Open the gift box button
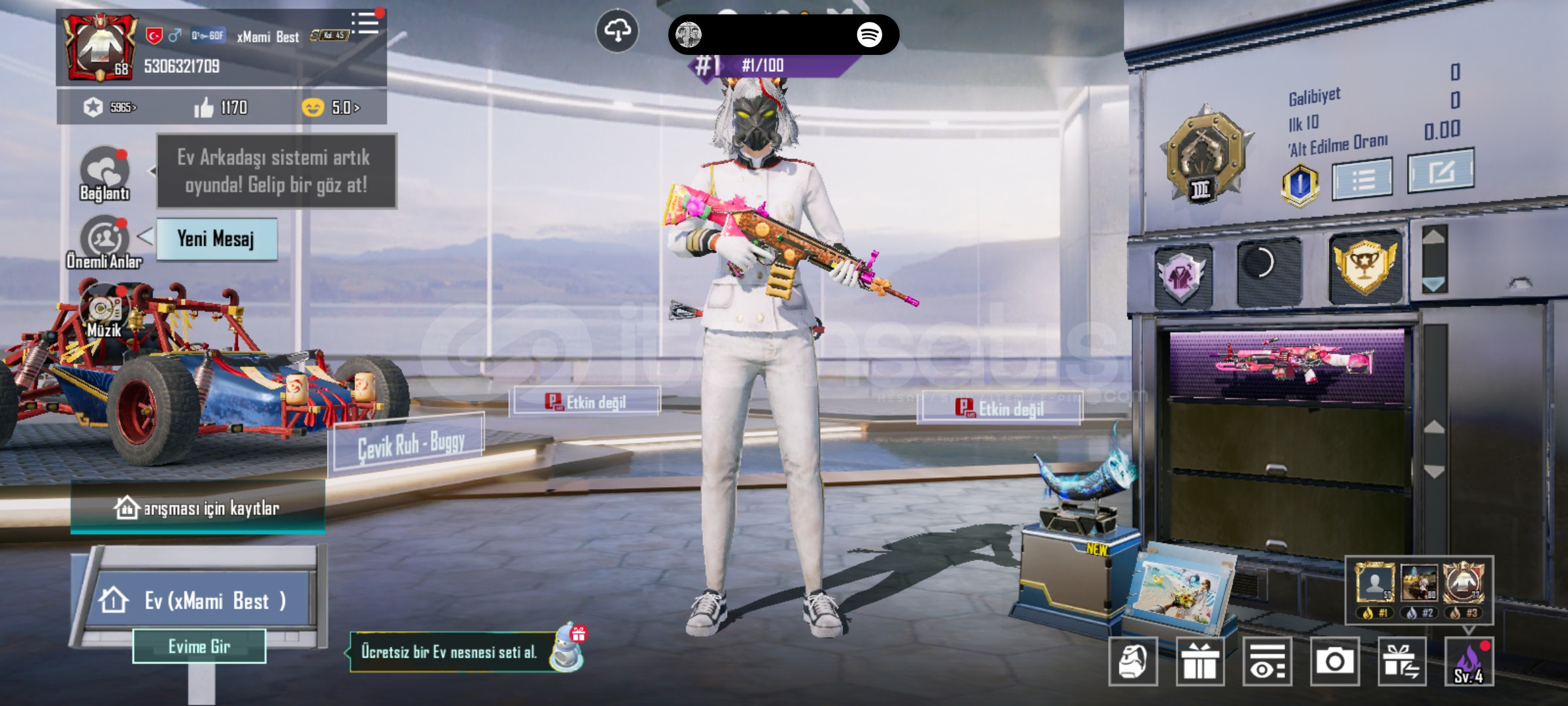1568x706 pixels. click(1200, 662)
